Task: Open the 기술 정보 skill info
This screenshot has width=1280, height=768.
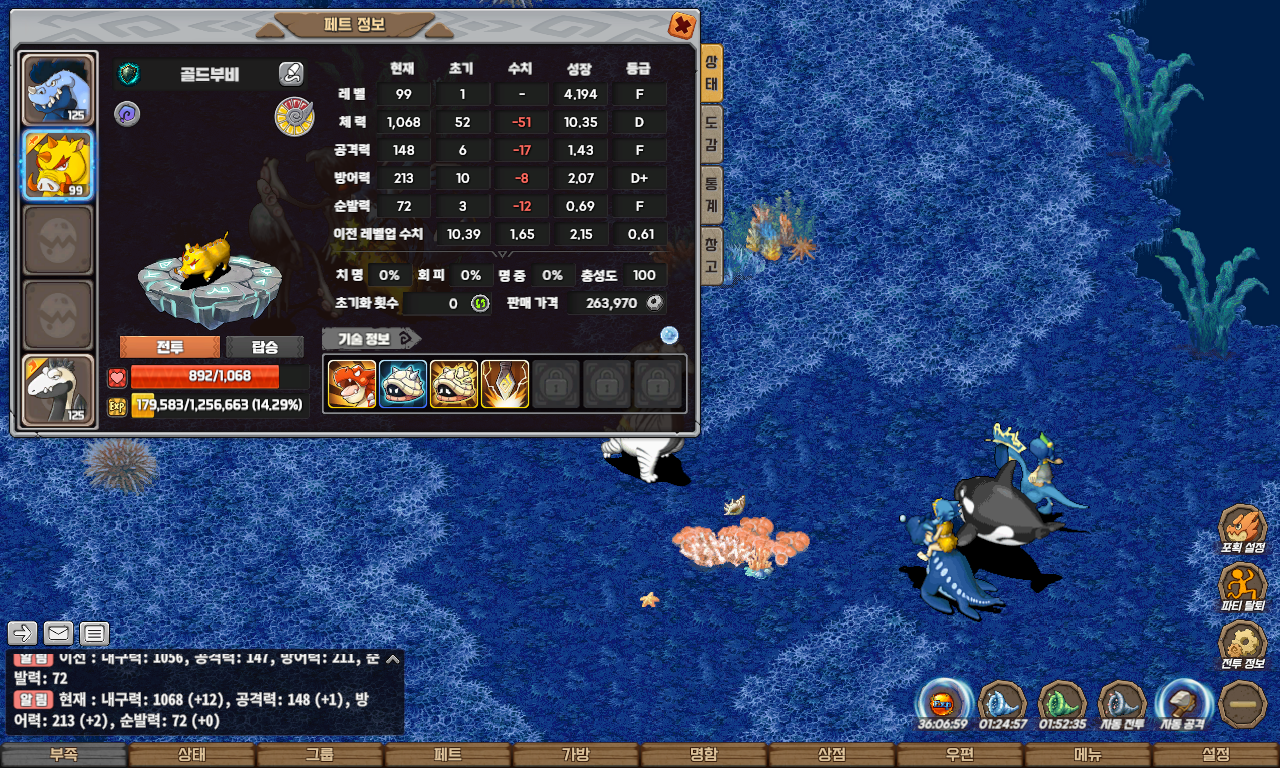Action: click(x=371, y=338)
